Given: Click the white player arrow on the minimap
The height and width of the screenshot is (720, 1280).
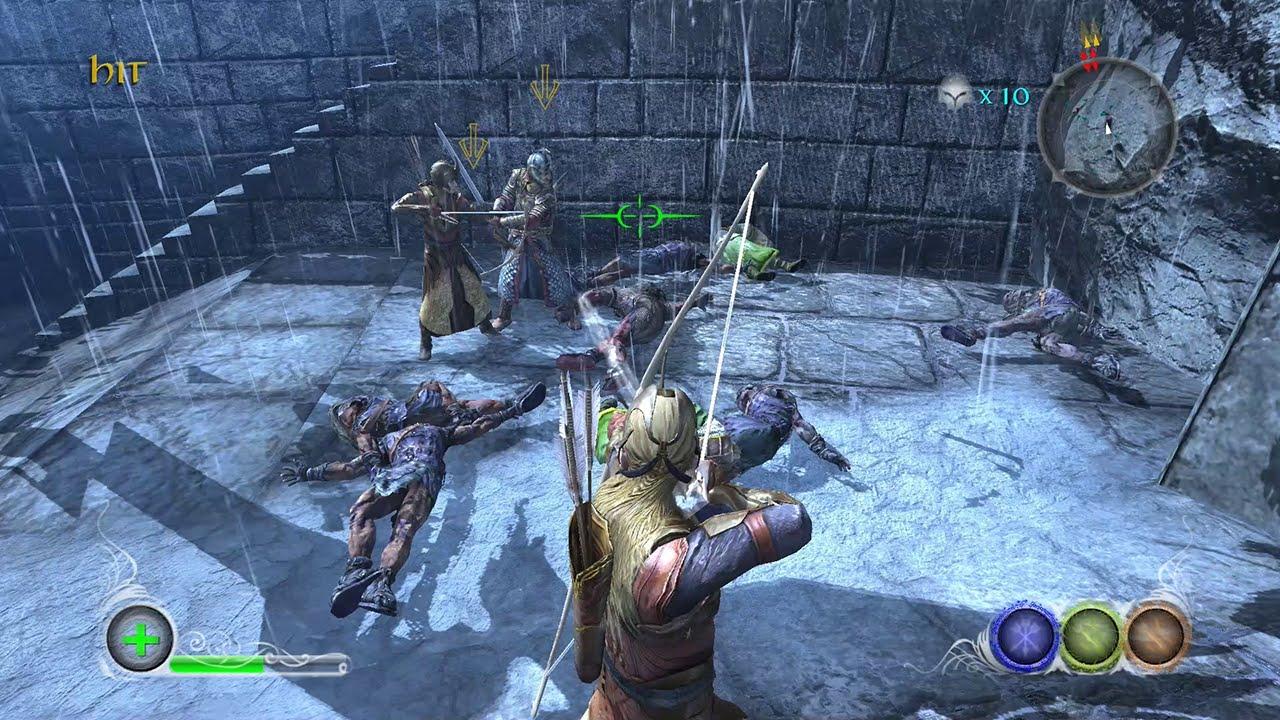Looking at the screenshot, I should coord(1109,129).
